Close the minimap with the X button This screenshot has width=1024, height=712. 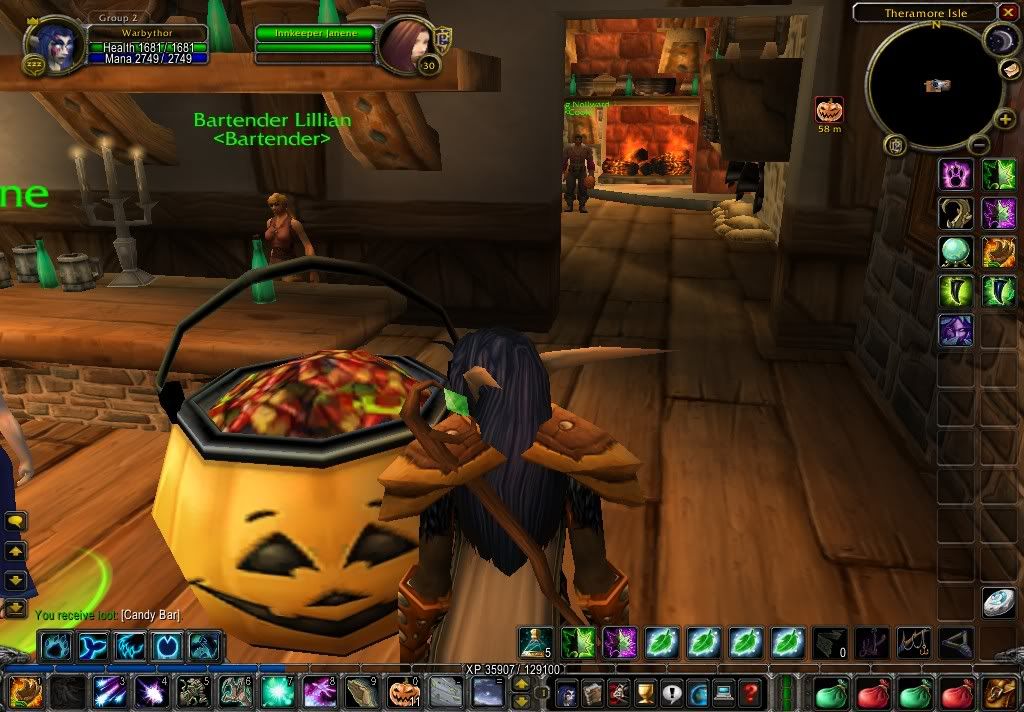(1010, 13)
